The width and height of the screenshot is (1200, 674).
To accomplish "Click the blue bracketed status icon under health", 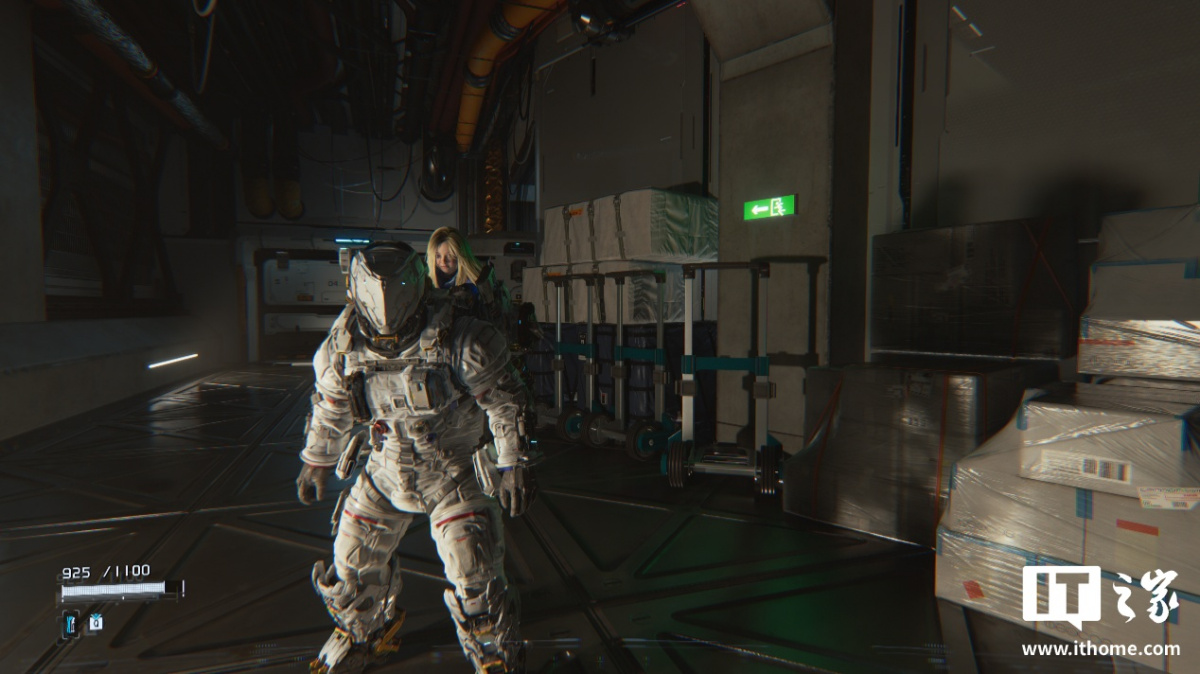I will [71, 623].
